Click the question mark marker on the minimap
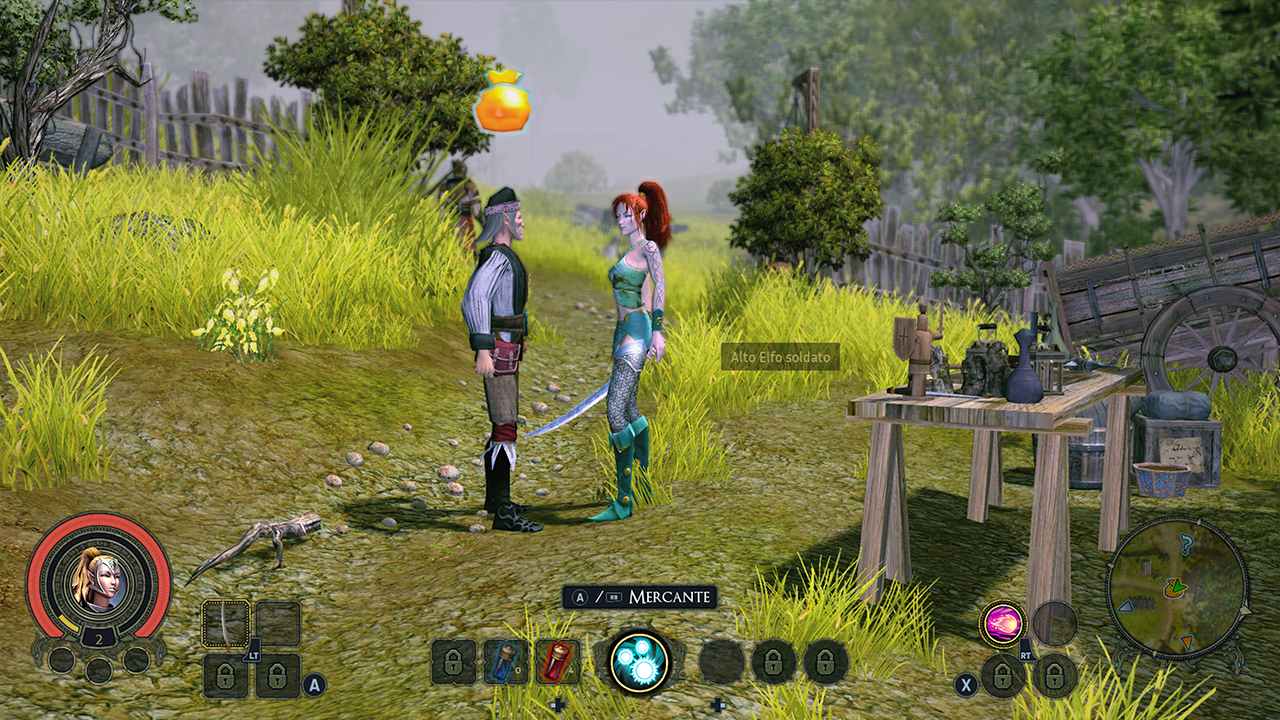Image resolution: width=1280 pixels, height=720 pixels. [1187, 544]
